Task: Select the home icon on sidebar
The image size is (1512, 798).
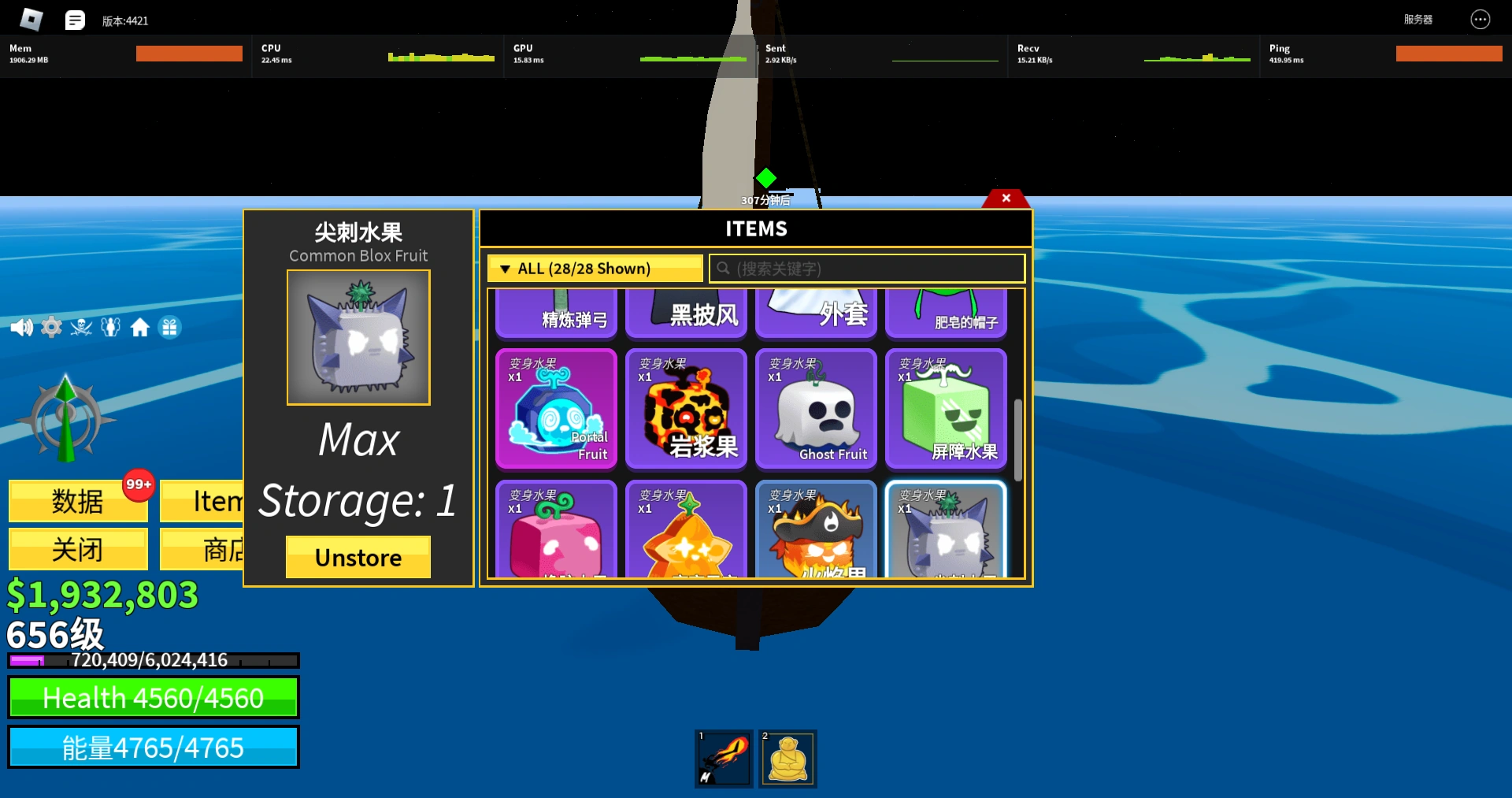Action: 140,327
